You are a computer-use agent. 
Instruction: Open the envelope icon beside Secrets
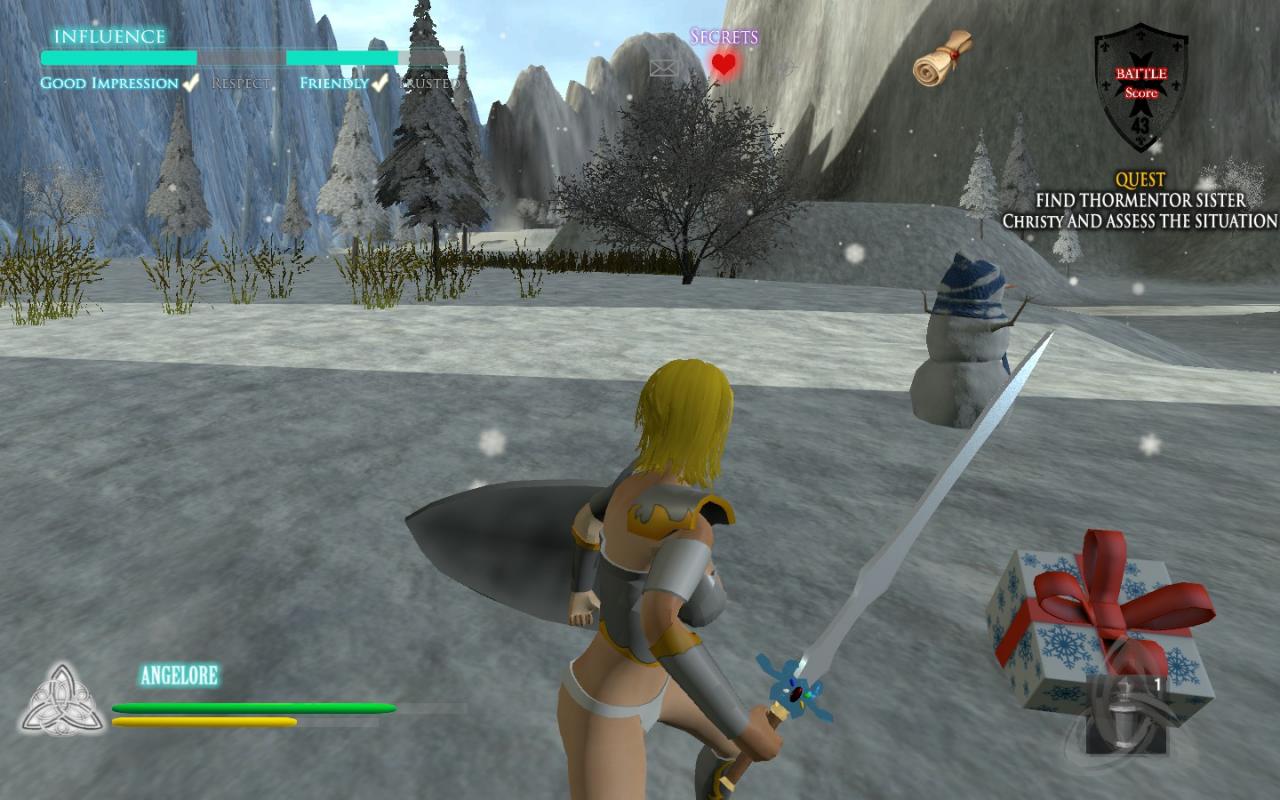[x=664, y=68]
